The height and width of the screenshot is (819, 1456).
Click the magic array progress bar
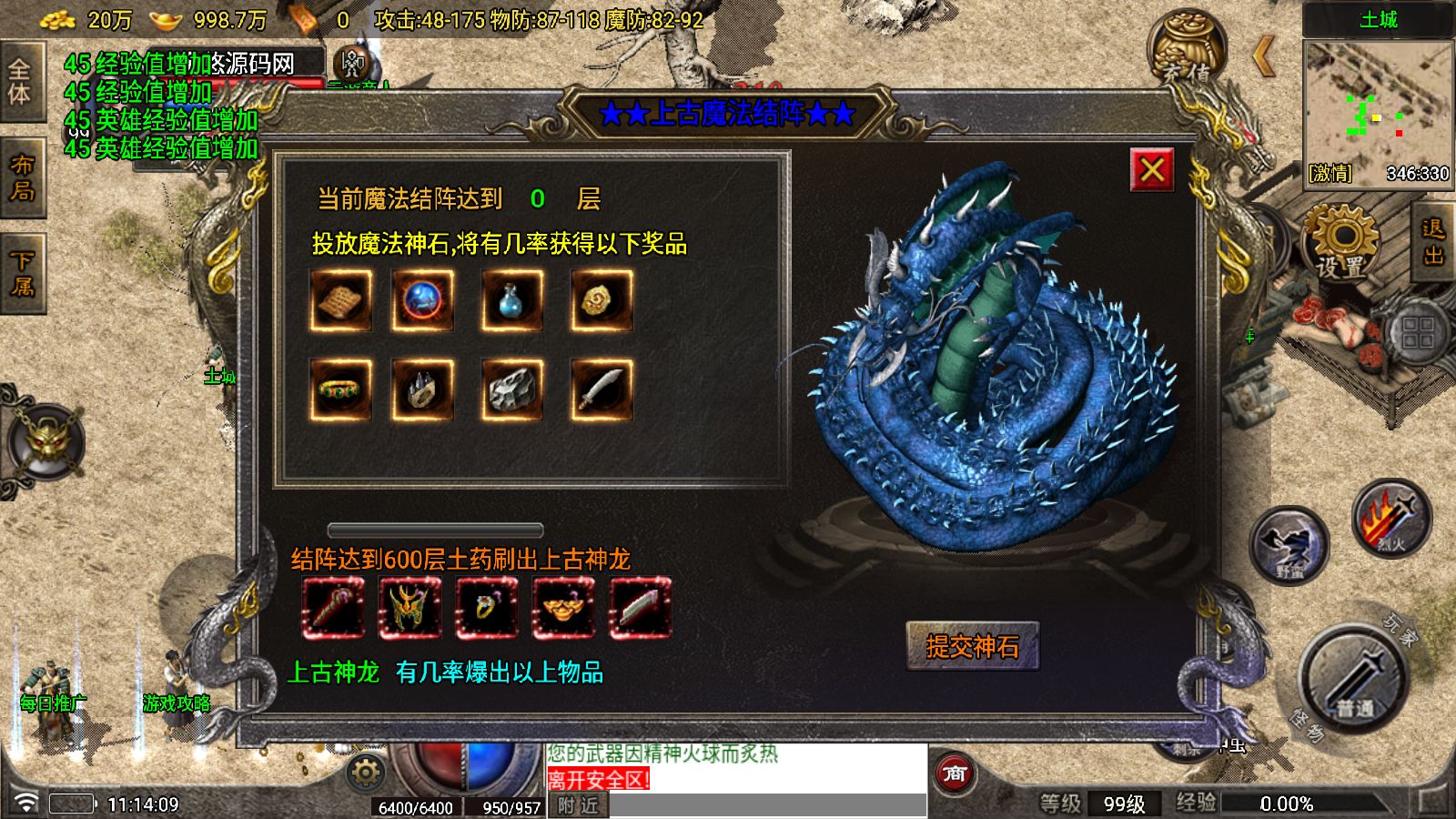tap(434, 528)
